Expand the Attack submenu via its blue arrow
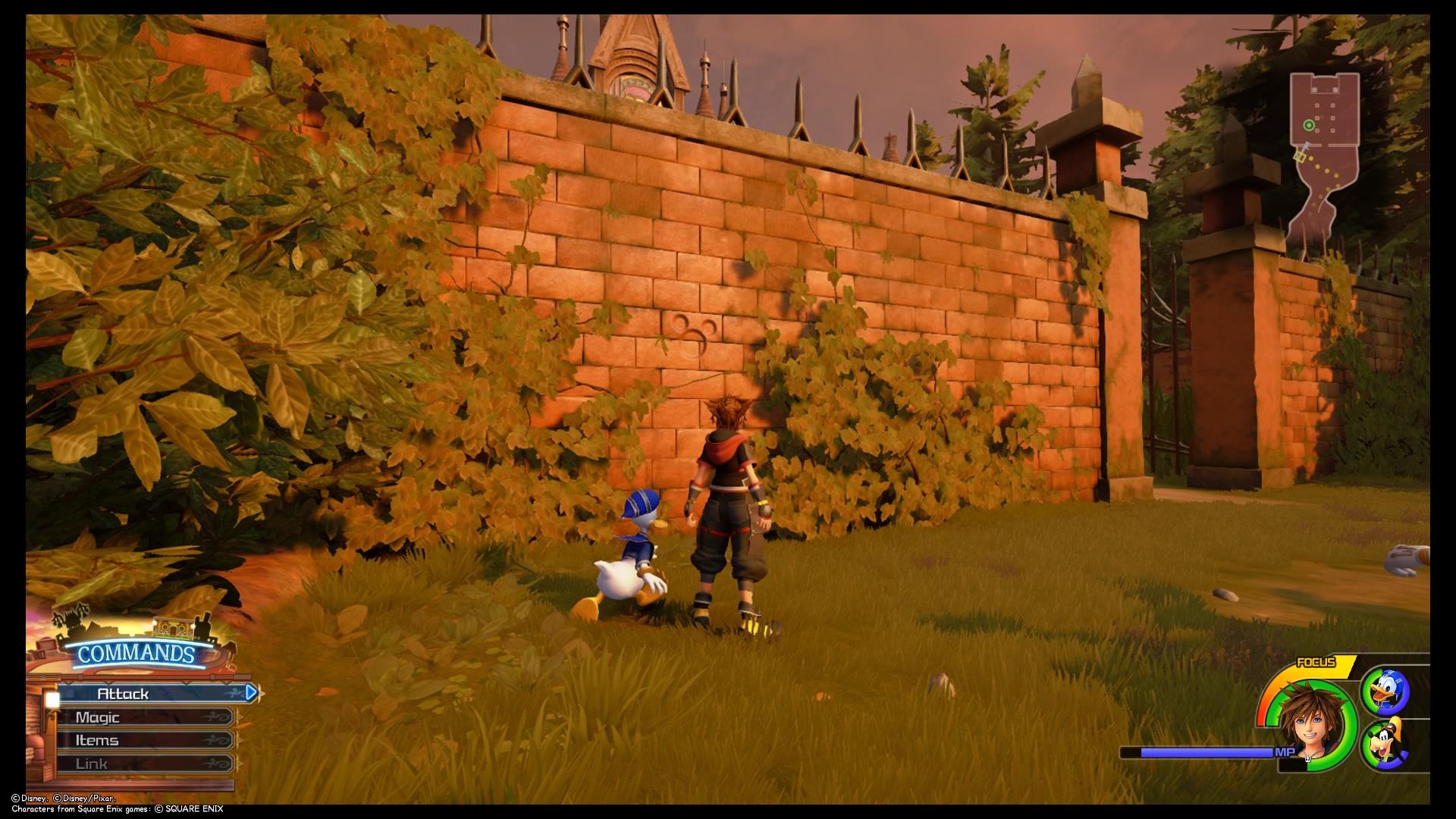Viewport: 1456px width, 819px height. [x=250, y=692]
